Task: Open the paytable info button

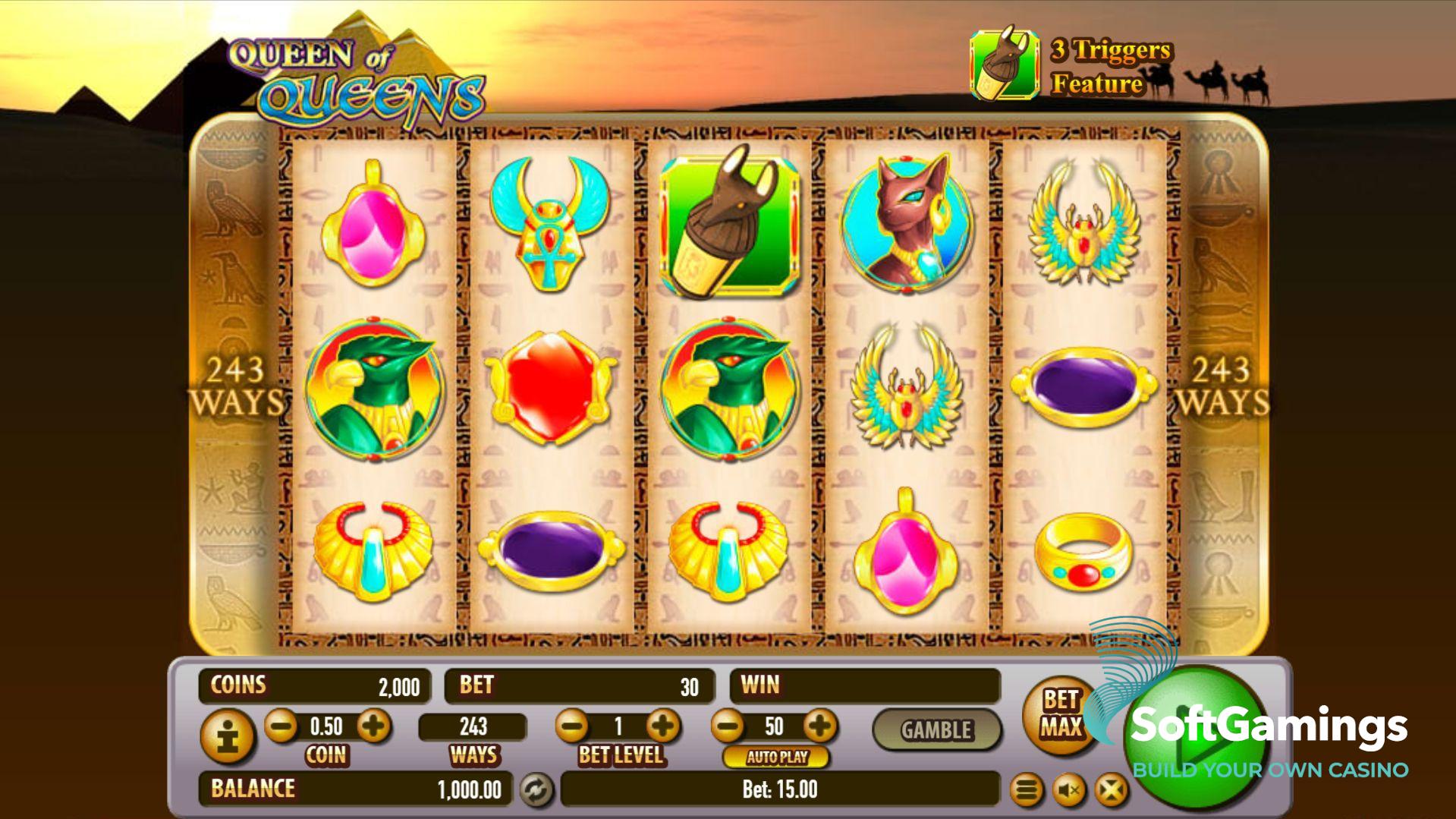Action: click(228, 736)
